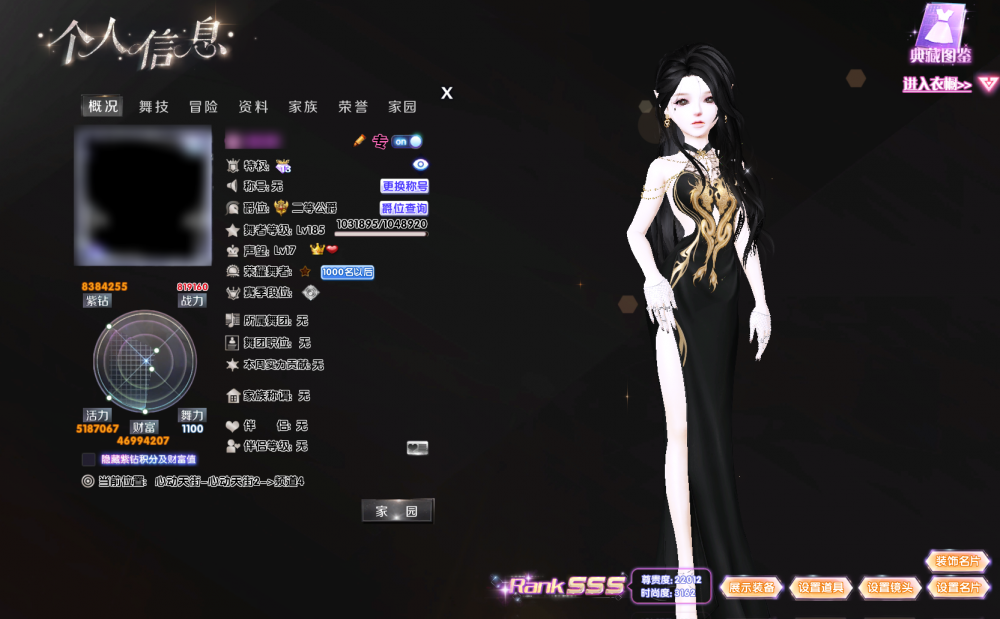
Task: Click the 家园 button below the profile
Action: [397, 511]
